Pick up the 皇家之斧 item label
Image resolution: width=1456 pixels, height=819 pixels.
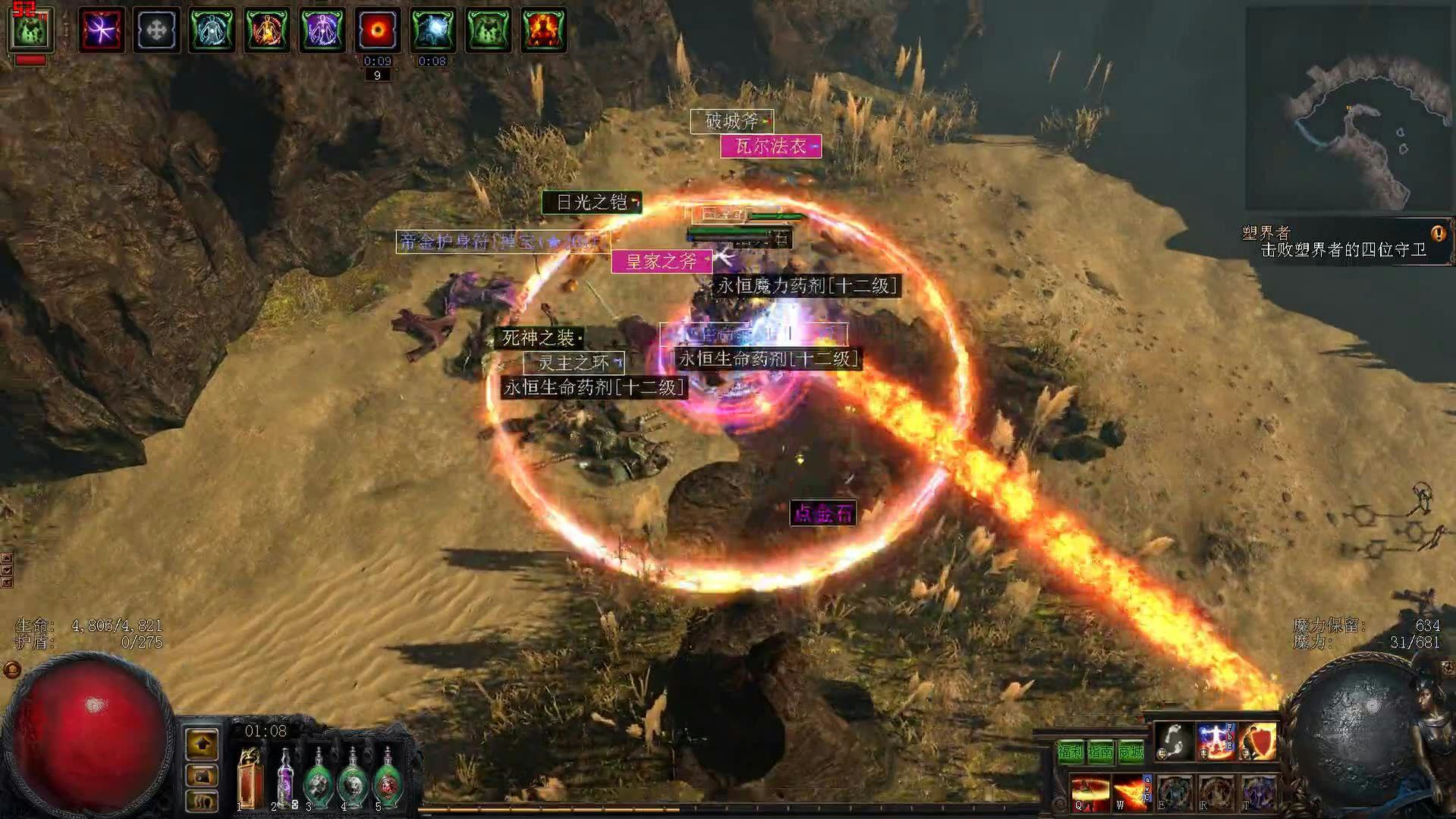pos(661,262)
